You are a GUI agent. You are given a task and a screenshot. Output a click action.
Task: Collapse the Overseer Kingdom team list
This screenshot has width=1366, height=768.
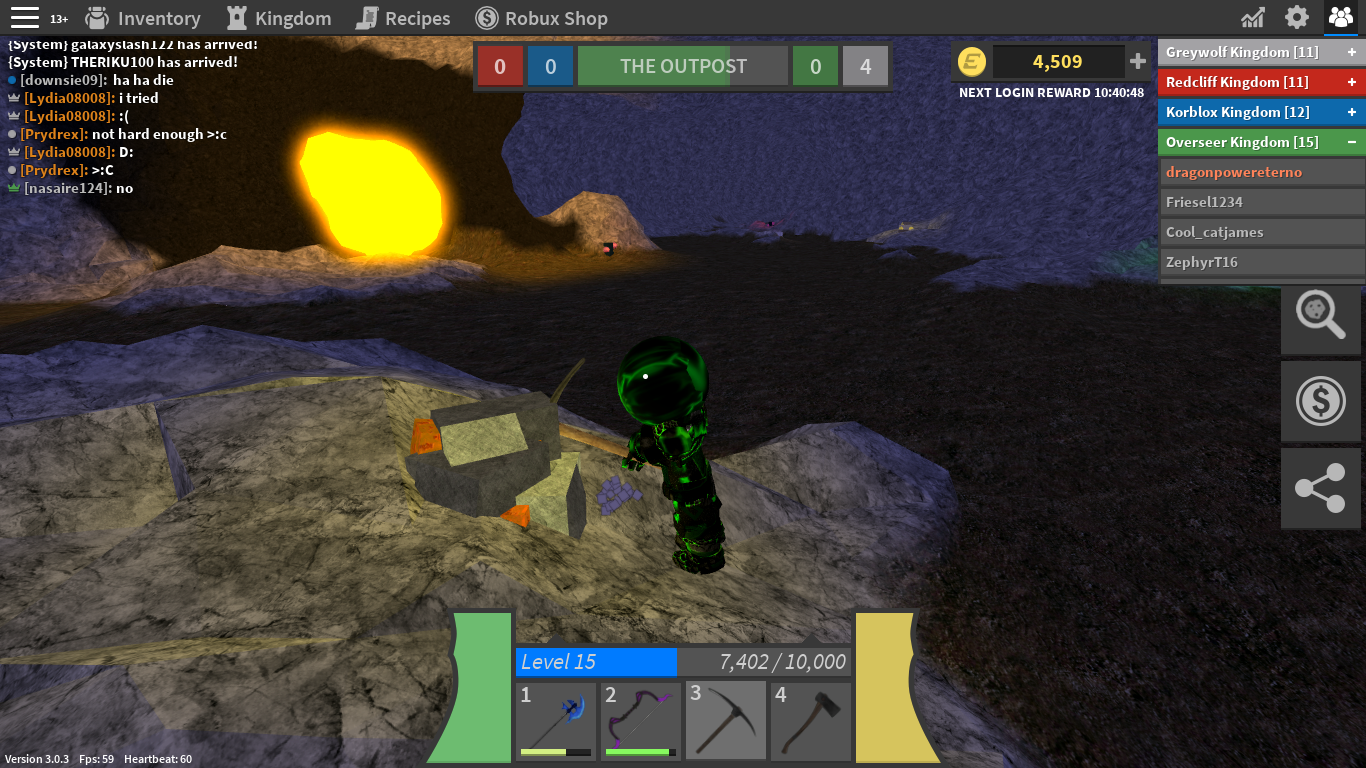click(1352, 142)
